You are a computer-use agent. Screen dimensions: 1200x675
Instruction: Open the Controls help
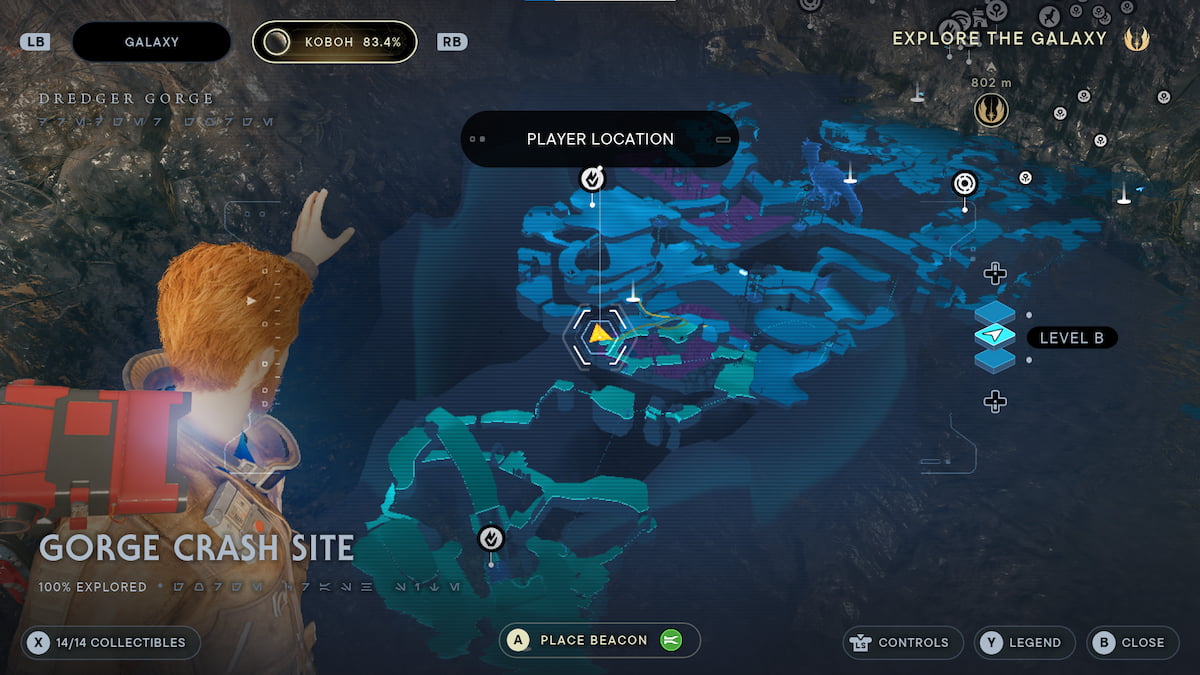point(904,642)
